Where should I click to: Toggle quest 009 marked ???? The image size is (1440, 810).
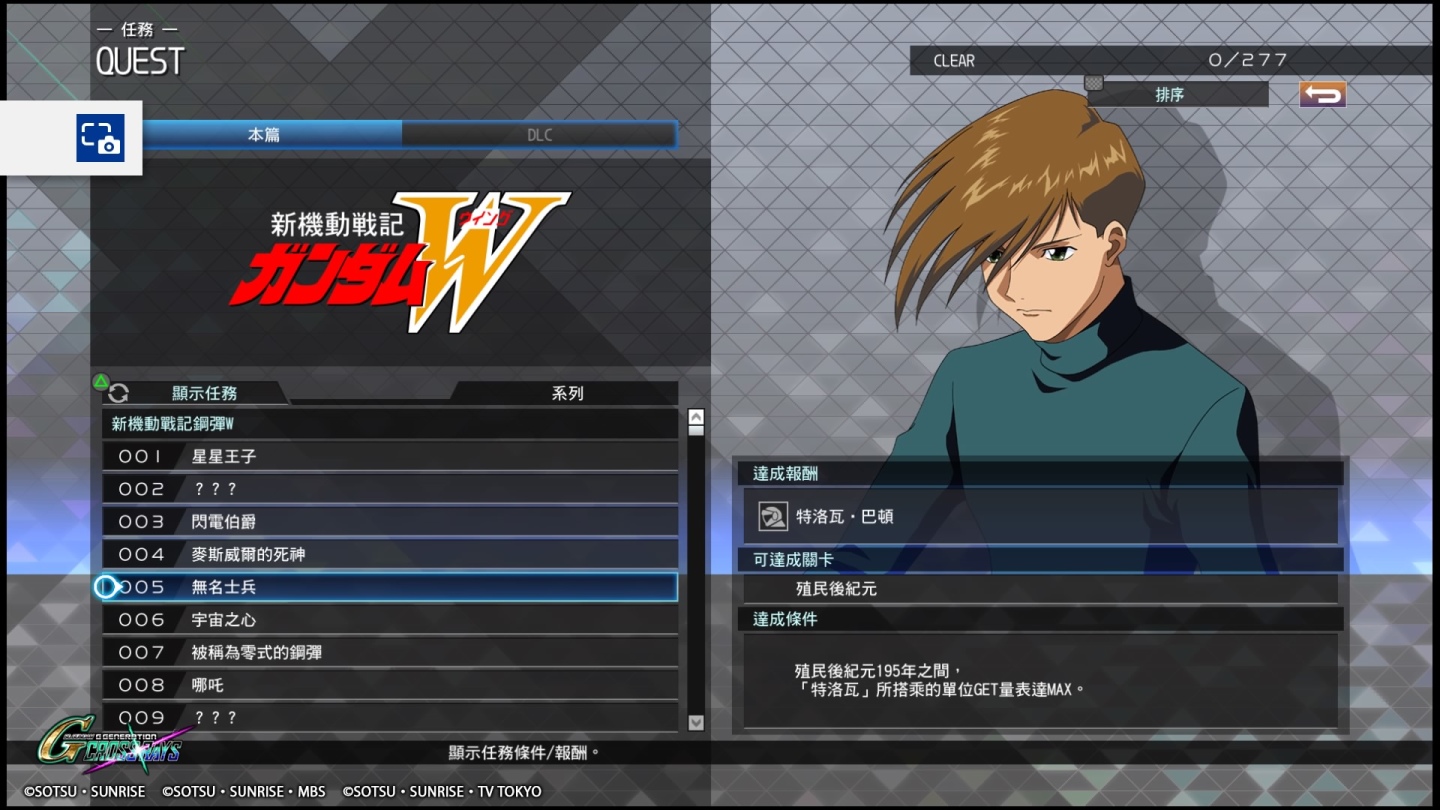click(x=390, y=717)
